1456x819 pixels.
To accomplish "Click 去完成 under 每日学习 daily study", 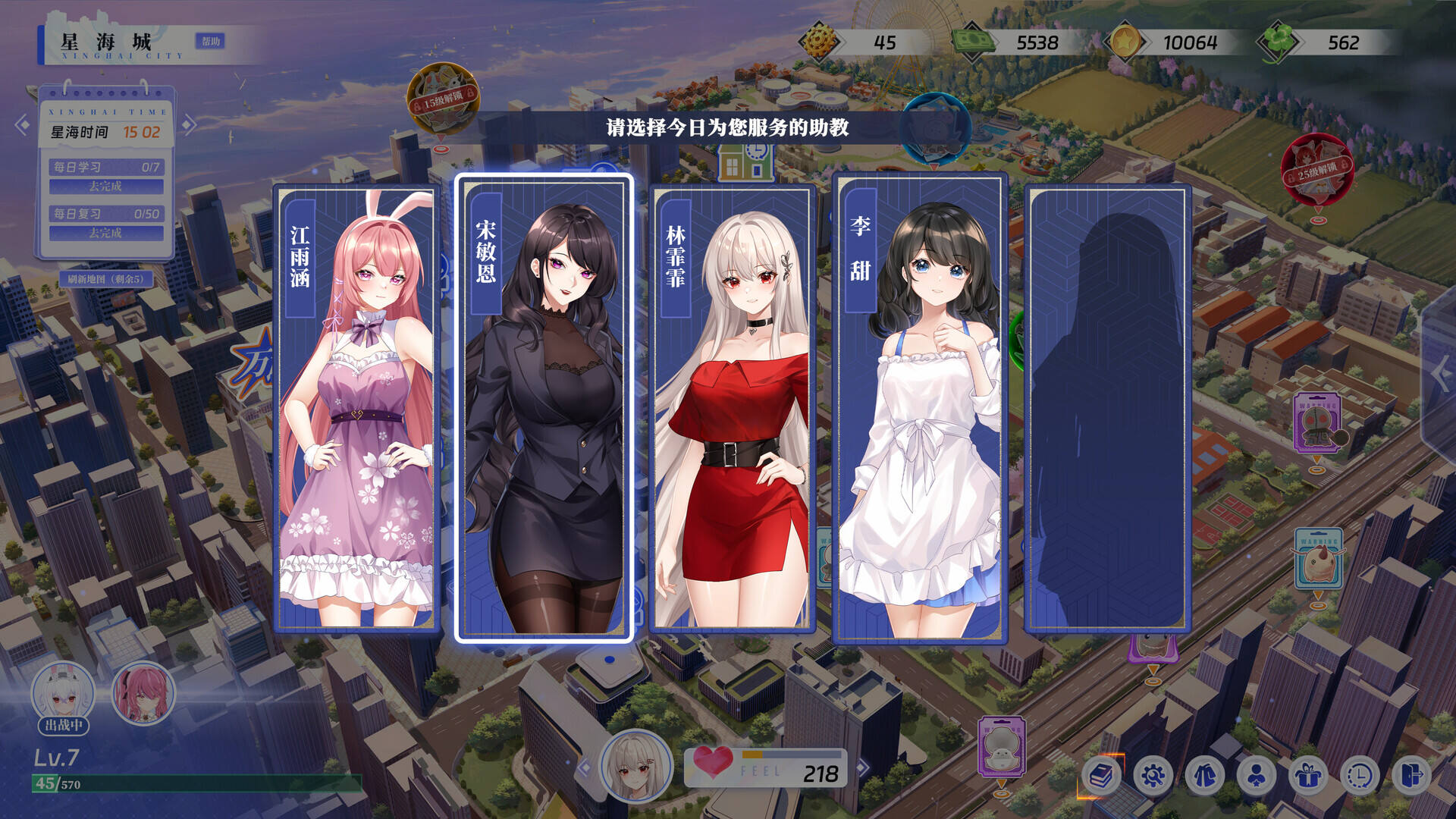I will tap(106, 186).
